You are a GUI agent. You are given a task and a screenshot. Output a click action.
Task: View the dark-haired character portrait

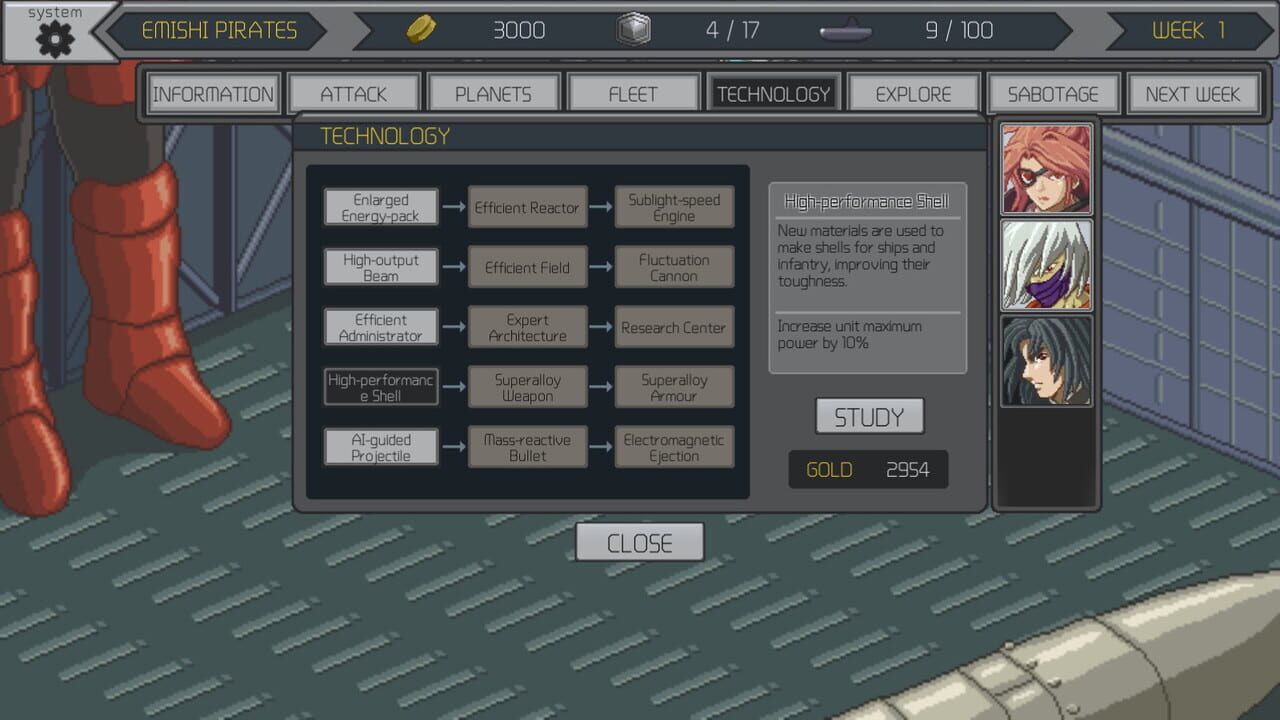pyautogui.click(x=1046, y=360)
